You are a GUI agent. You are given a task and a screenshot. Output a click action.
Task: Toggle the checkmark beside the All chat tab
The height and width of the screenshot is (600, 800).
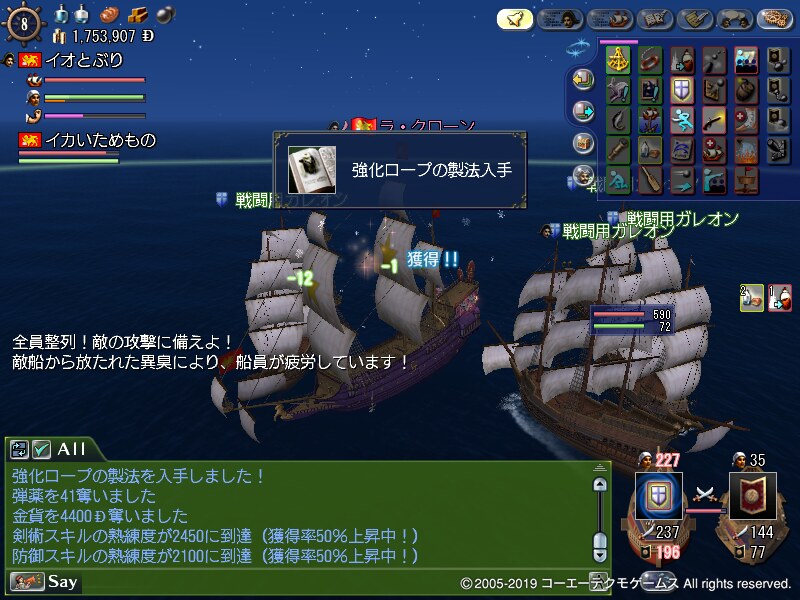(41, 449)
